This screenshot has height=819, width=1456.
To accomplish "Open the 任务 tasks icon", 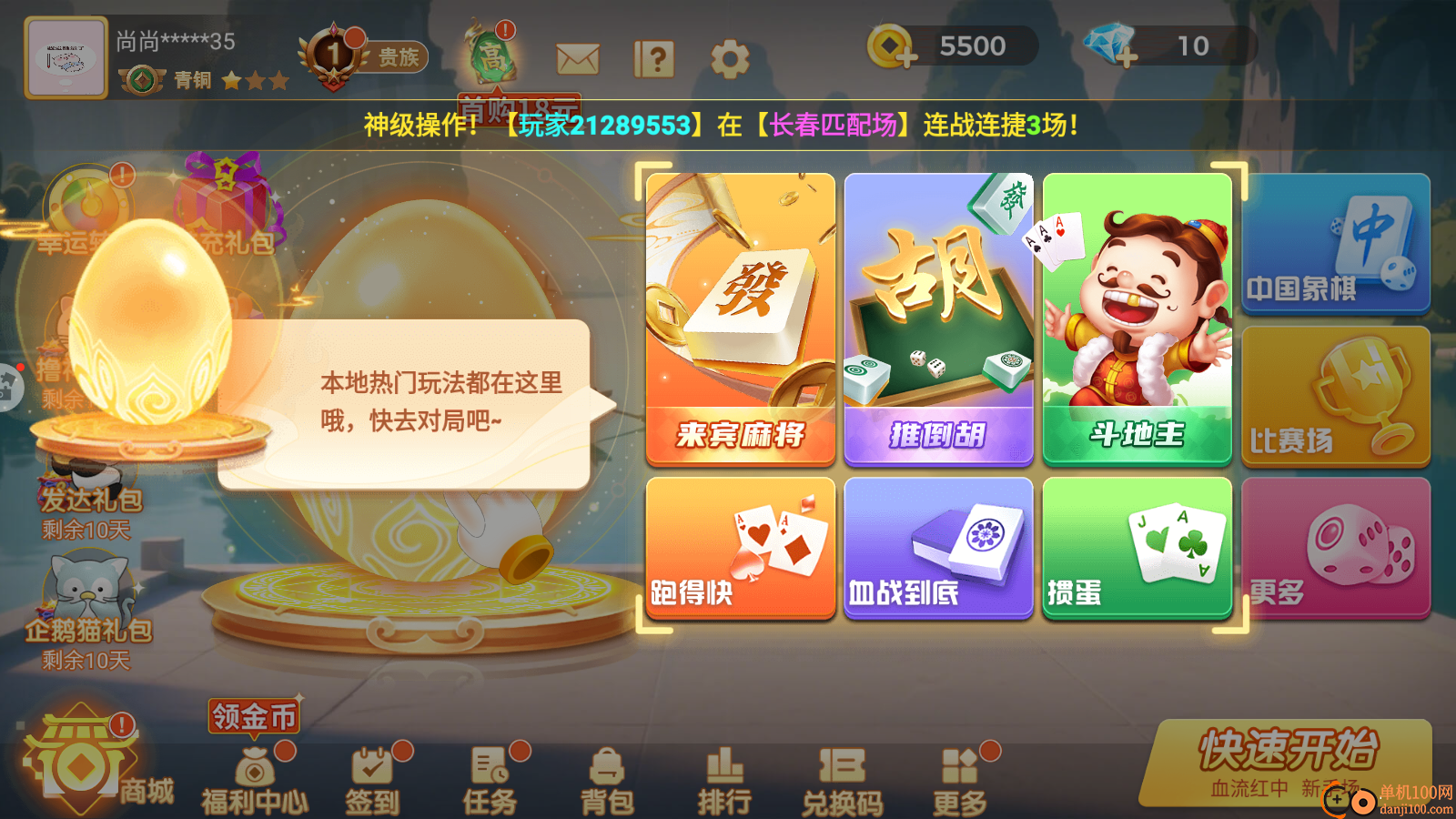I will [490, 773].
